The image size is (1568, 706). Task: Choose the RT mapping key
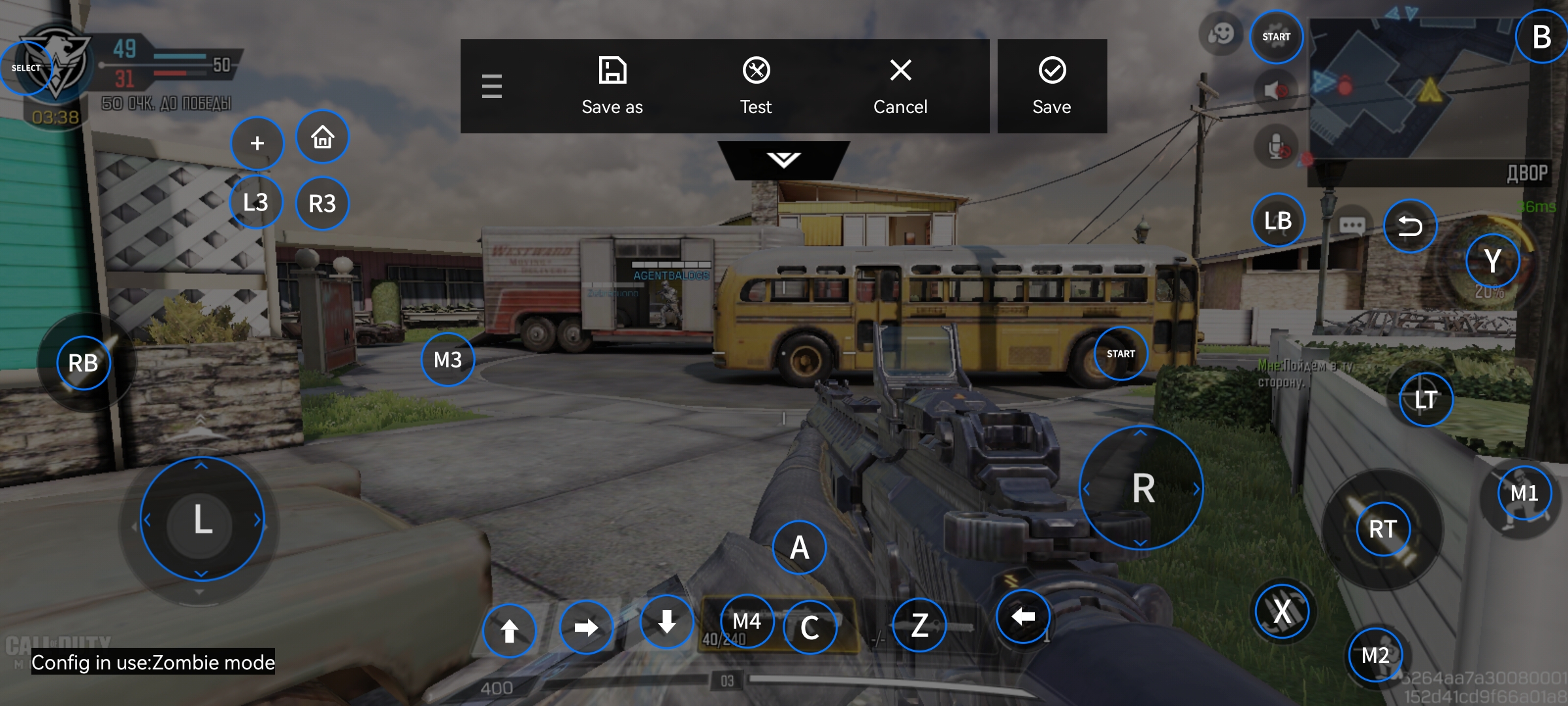click(x=1382, y=529)
